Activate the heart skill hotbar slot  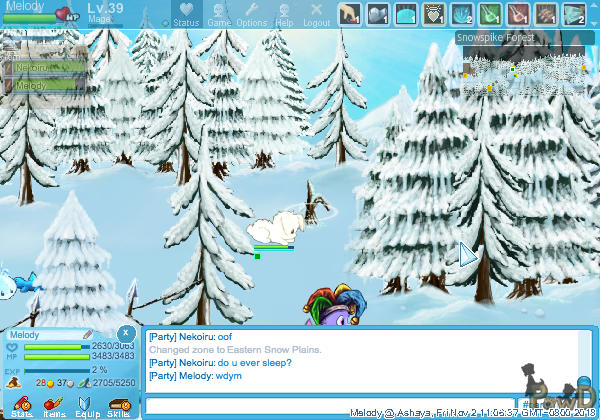[x=435, y=13]
